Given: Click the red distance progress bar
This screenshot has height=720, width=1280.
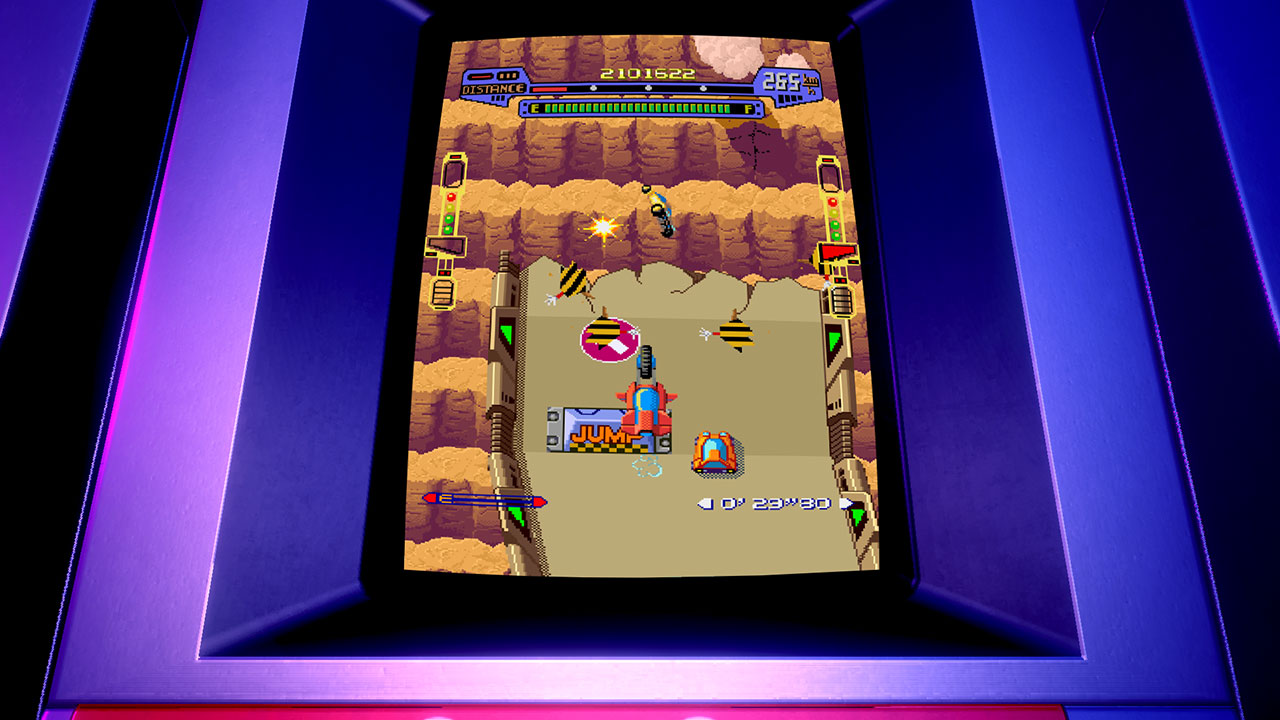Looking at the screenshot, I should click(552, 87).
